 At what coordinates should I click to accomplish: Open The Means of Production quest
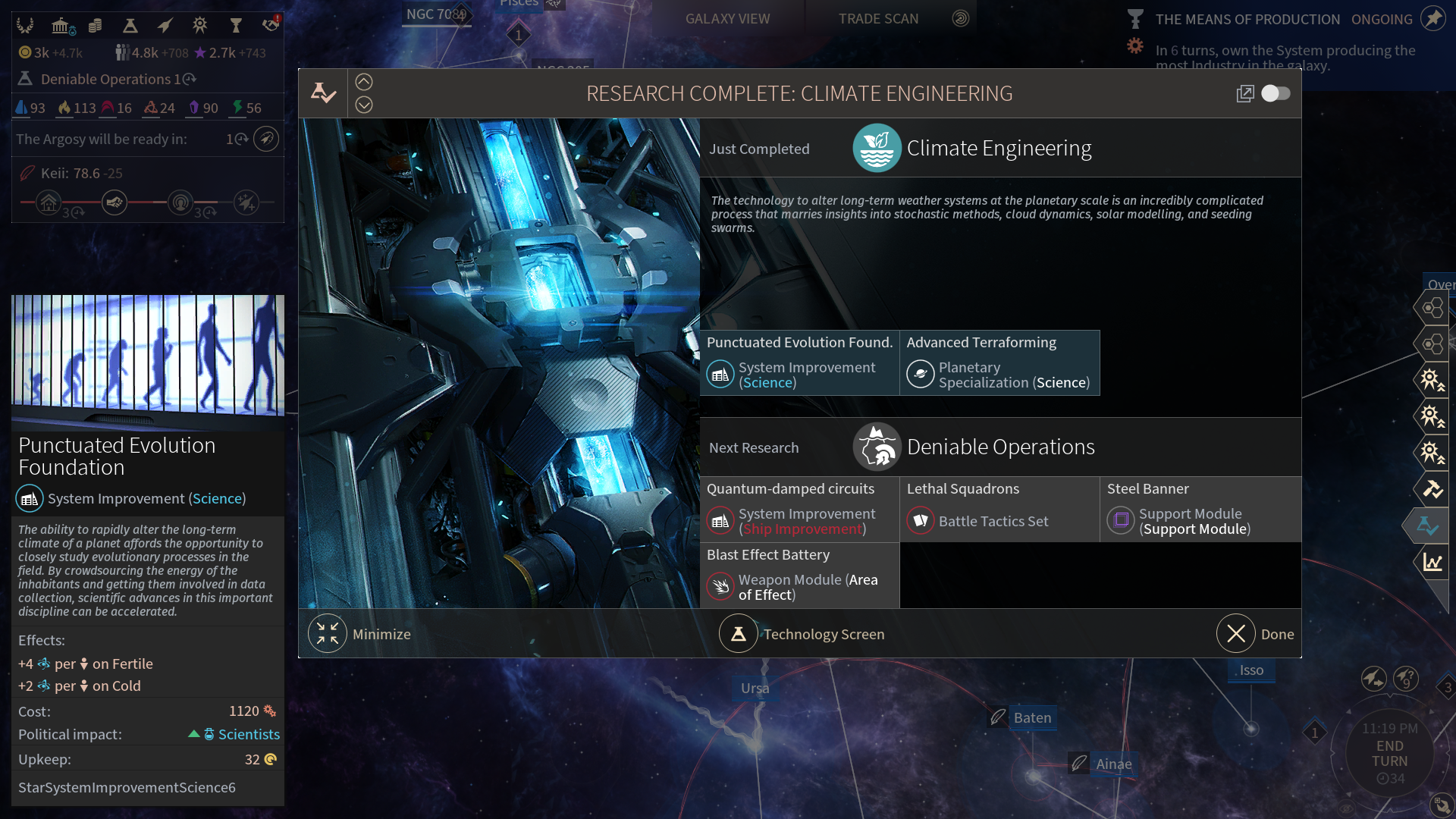[1247, 19]
